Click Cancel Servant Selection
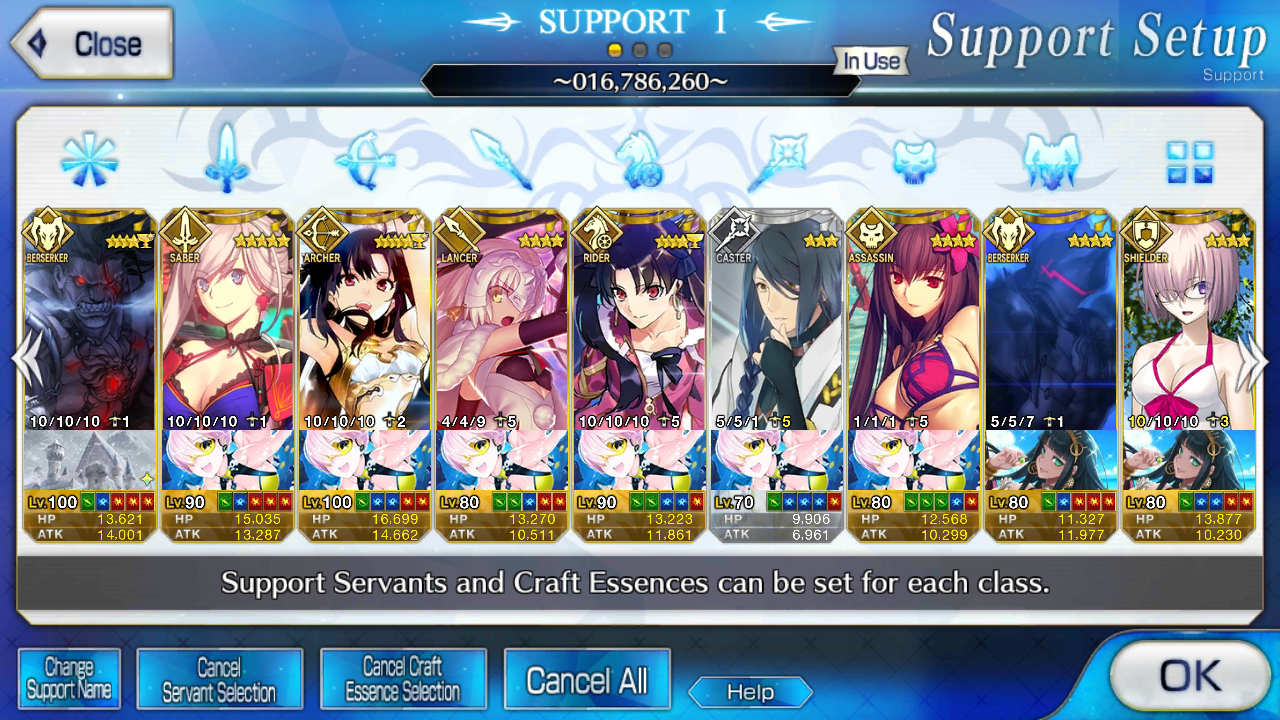 click(x=219, y=679)
